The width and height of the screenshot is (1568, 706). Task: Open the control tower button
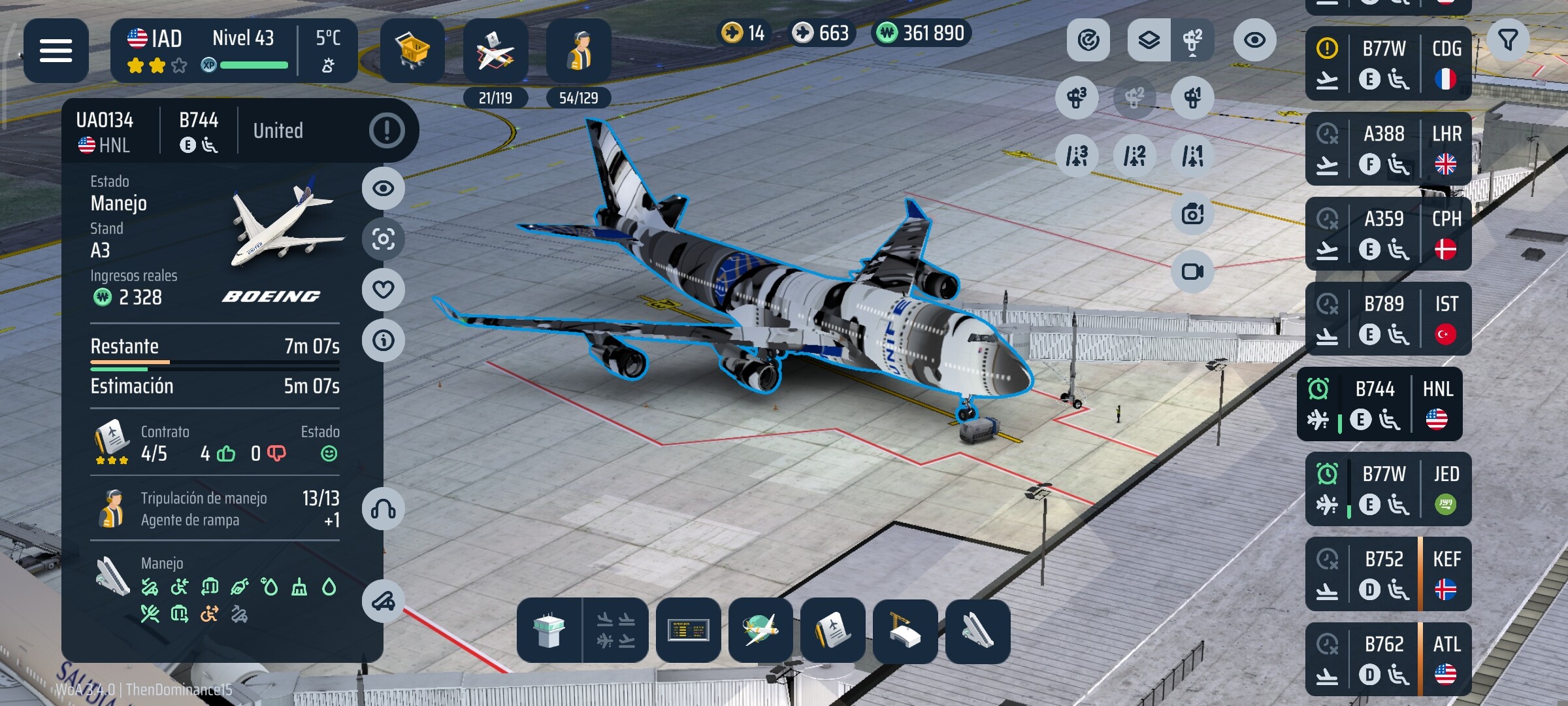click(549, 631)
